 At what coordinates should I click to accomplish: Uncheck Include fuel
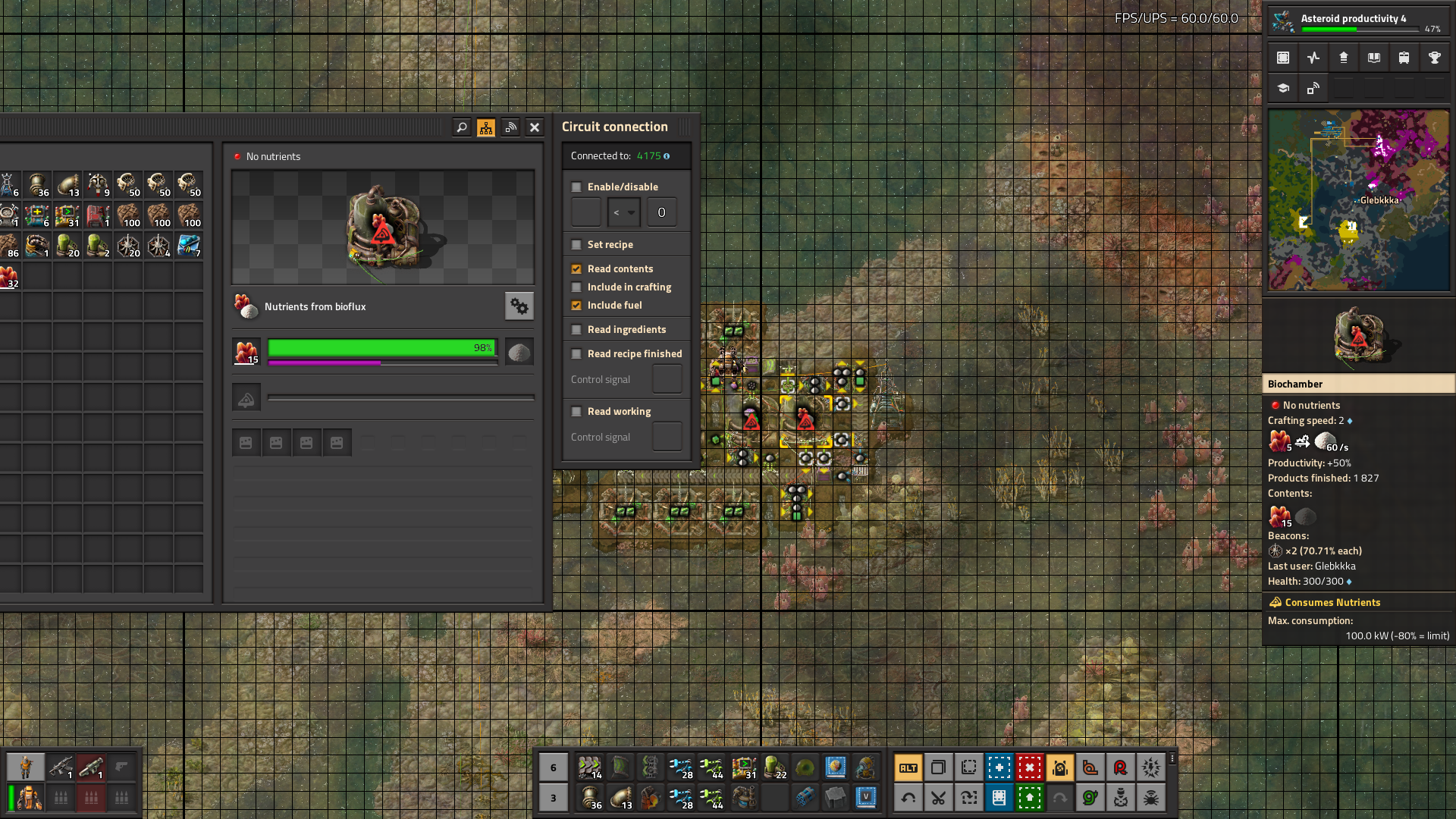576,306
